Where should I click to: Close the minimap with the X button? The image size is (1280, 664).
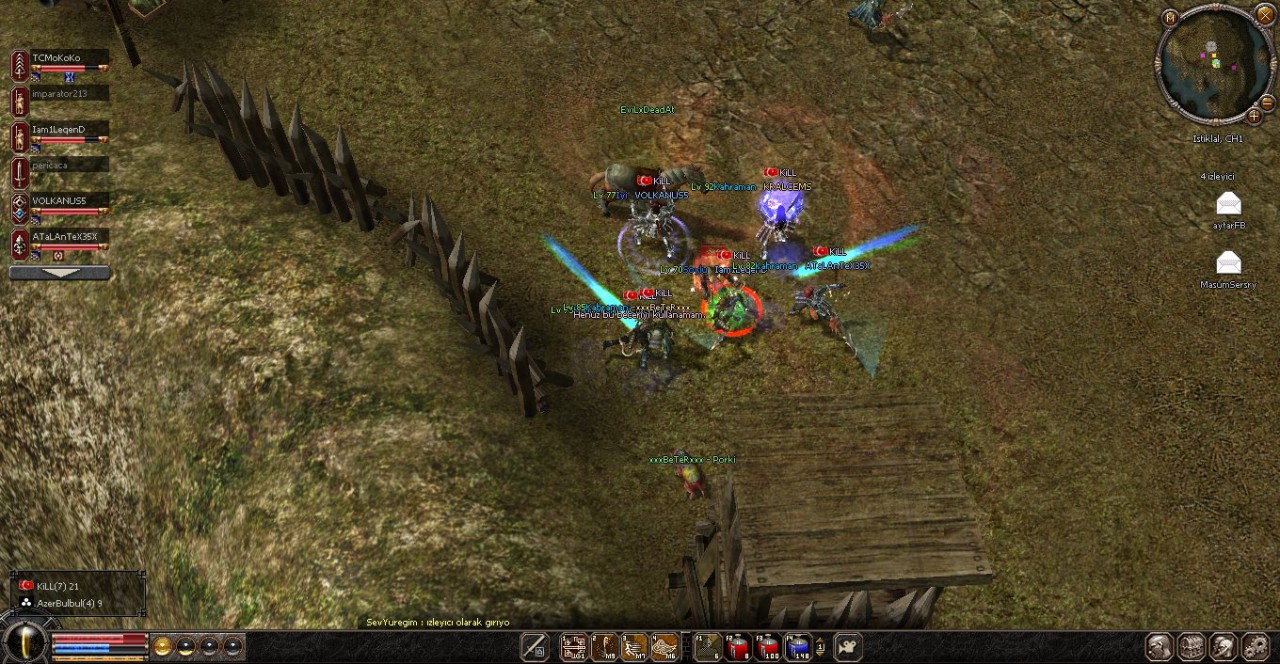pos(1265,16)
